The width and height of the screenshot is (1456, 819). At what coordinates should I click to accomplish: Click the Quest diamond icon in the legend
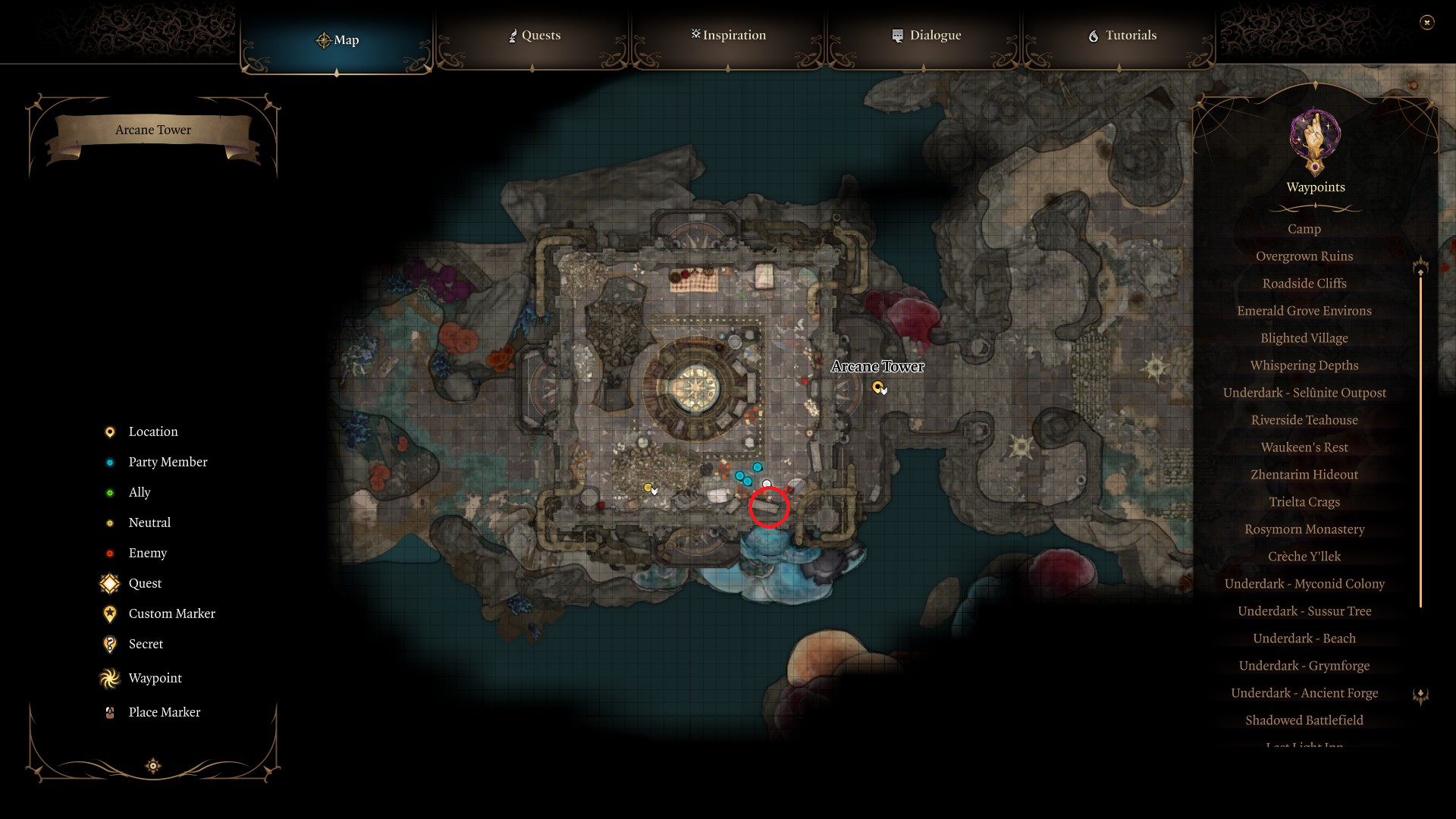110,583
